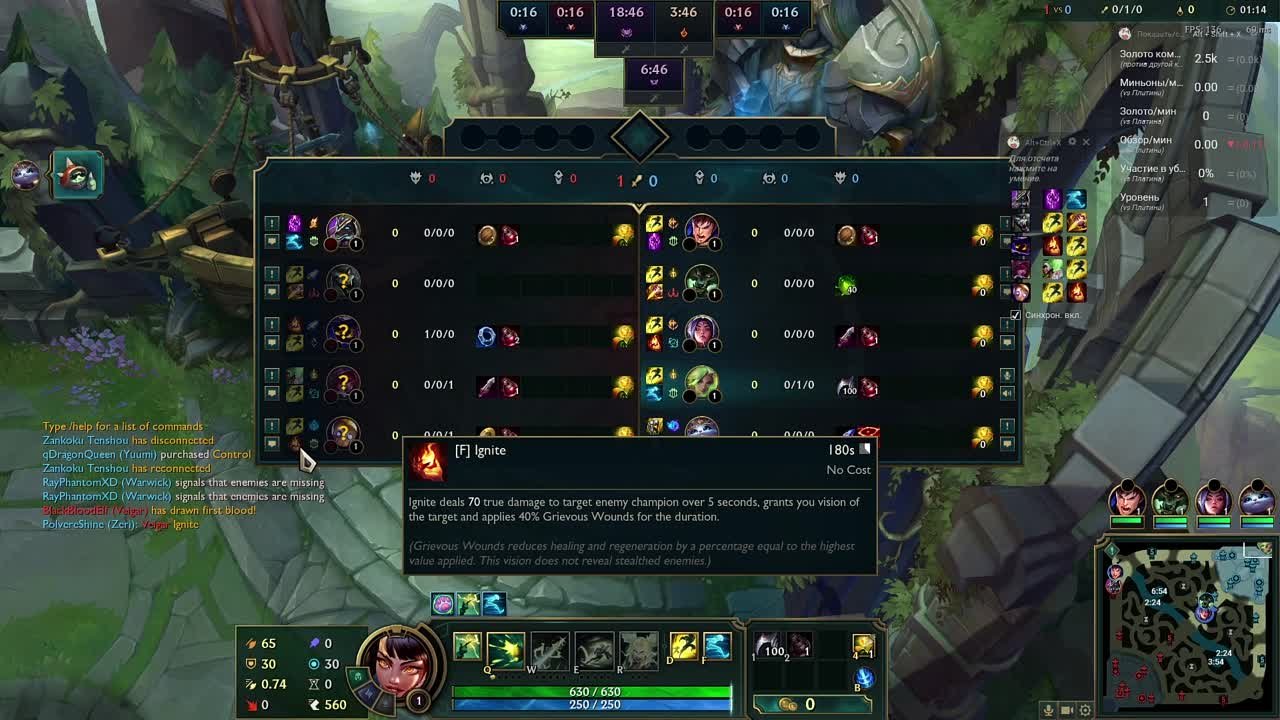This screenshot has width=1280, height=720.
Task: Cast the Ignite summoner spell on F
Action: click(x=718, y=647)
